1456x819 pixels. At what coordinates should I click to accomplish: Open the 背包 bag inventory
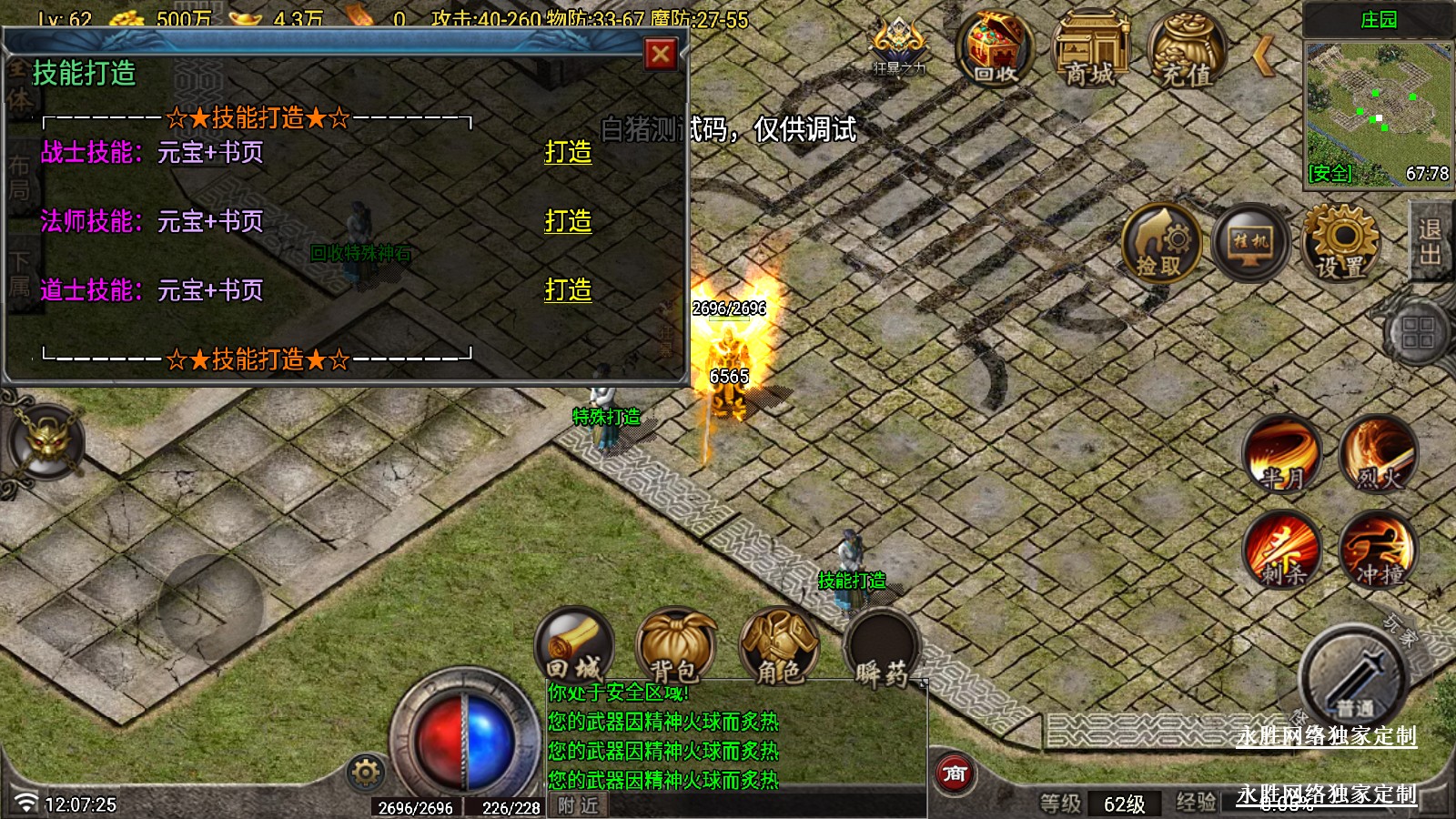pos(675,648)
